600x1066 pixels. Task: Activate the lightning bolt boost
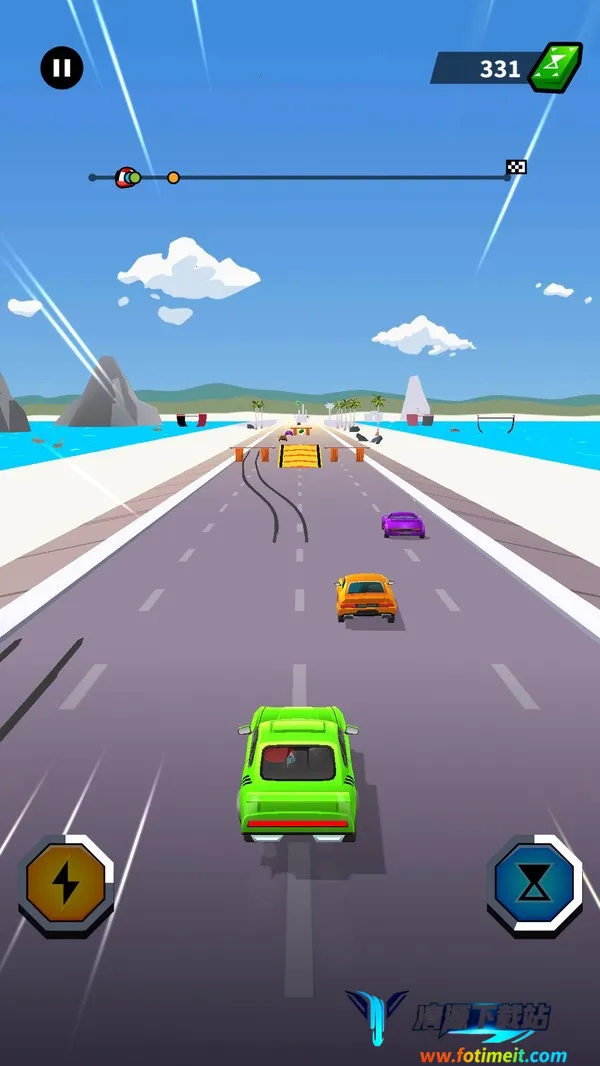click(x=65, y=884)
